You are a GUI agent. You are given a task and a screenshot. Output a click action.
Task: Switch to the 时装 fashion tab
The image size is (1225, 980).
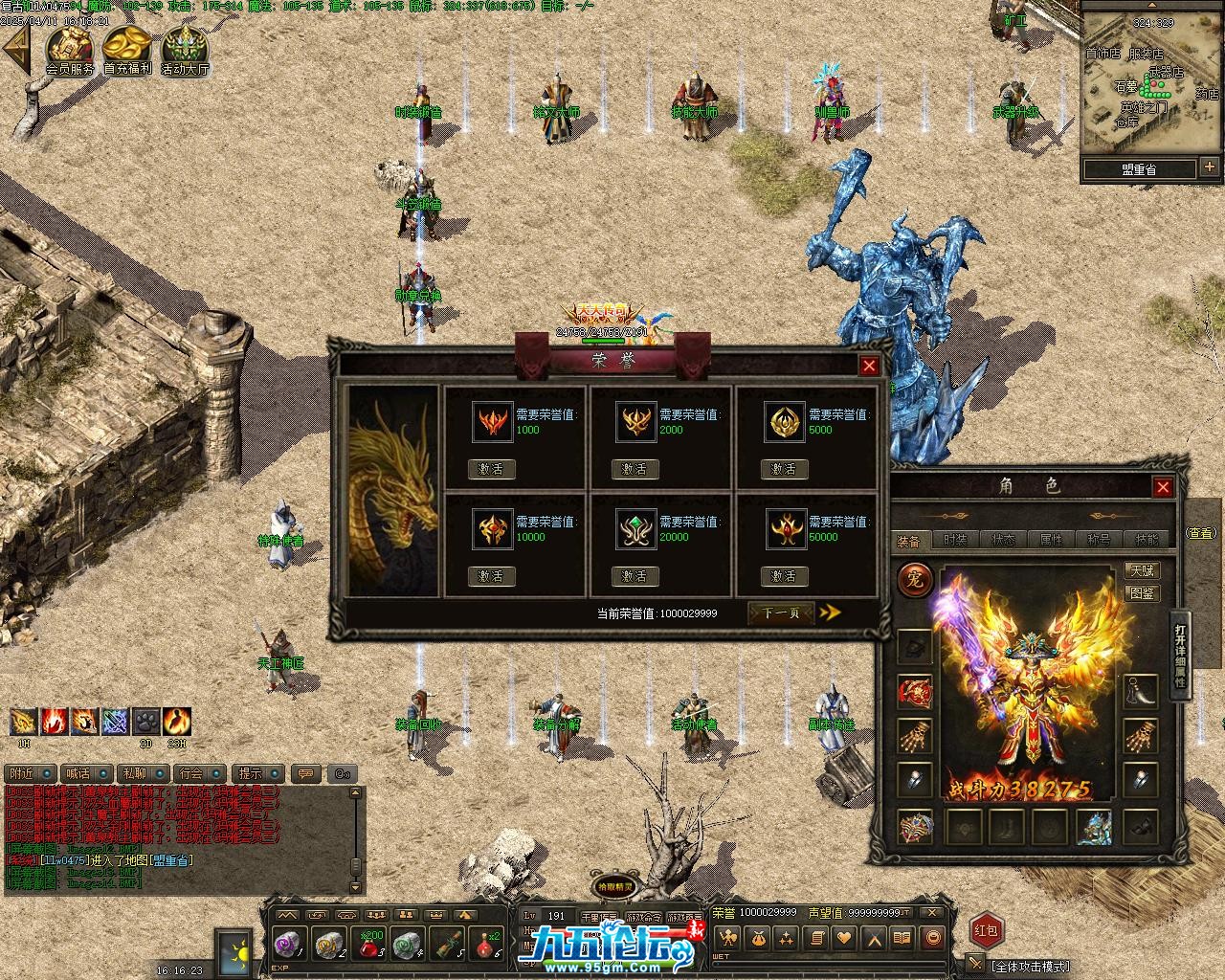(955, 540)
